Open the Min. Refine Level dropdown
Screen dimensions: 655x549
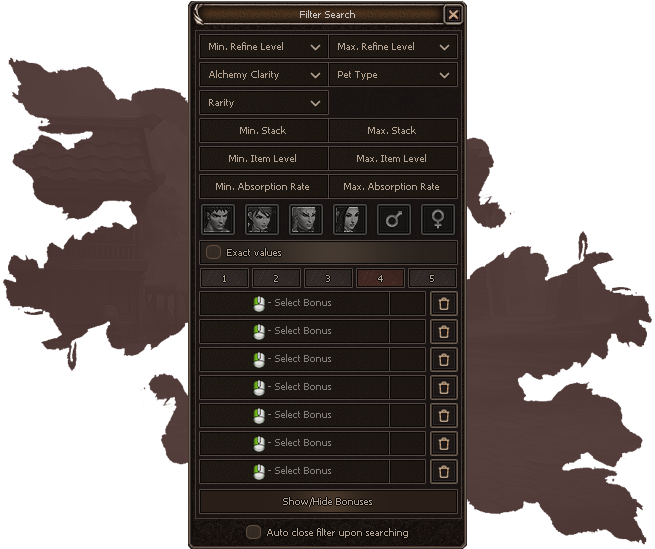(x=264, y=47)
